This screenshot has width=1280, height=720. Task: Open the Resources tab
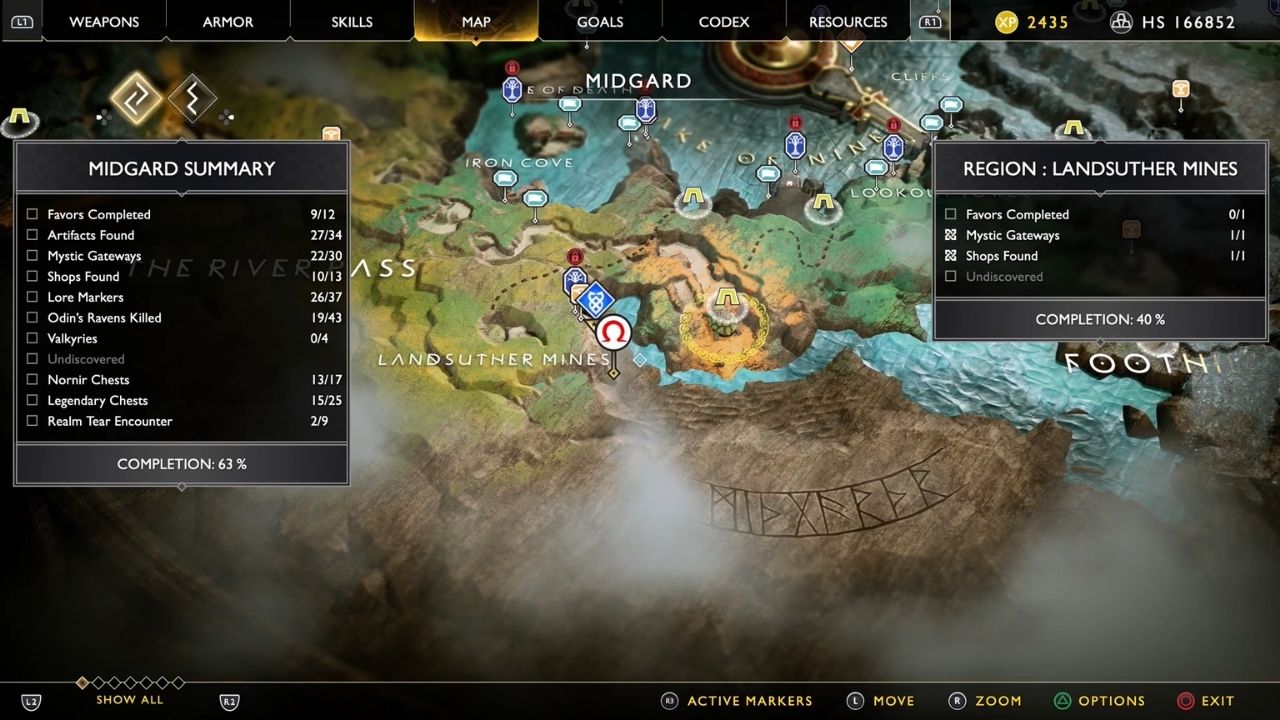coord(848,22)
